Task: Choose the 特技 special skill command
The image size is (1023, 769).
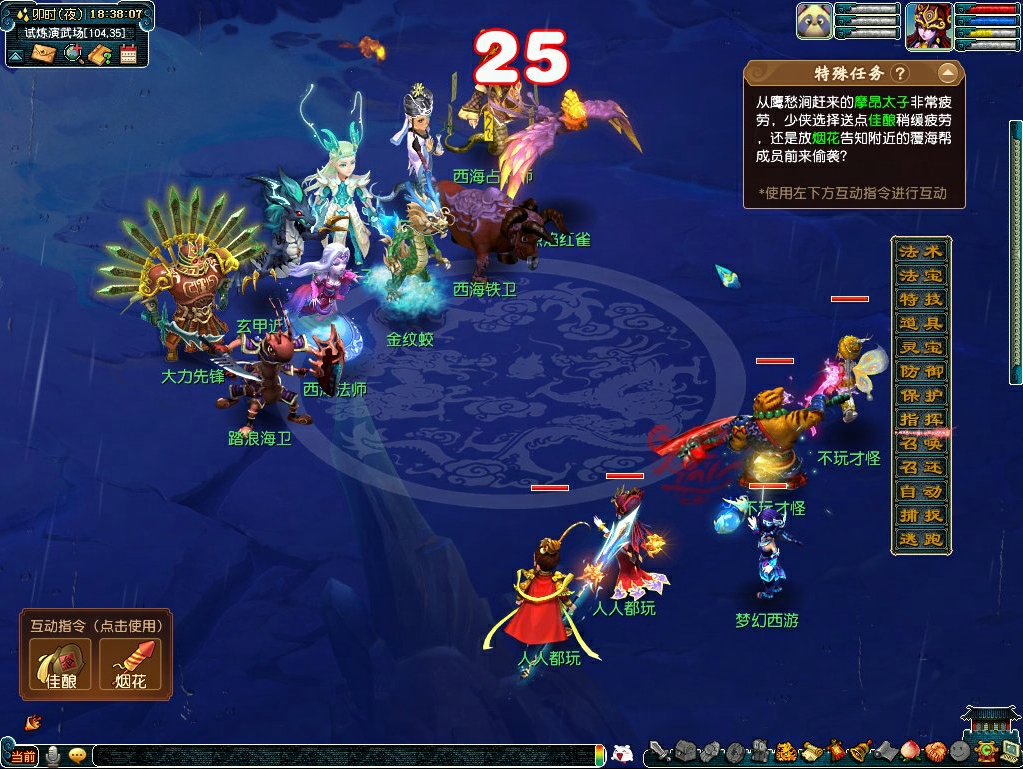Action: (x=920, y=299)
